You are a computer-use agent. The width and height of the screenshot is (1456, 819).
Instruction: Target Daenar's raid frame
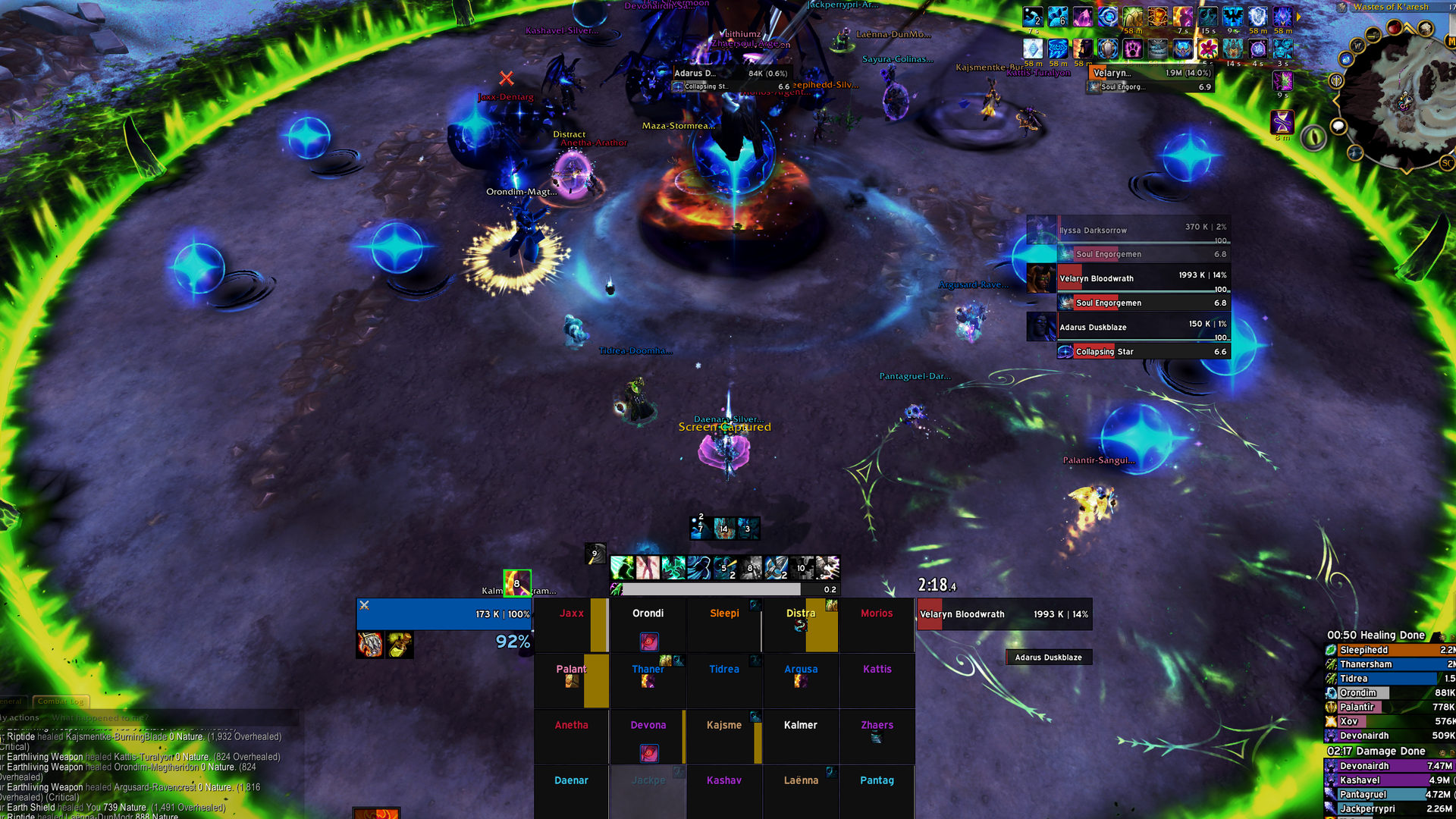(x=571, y=791)
